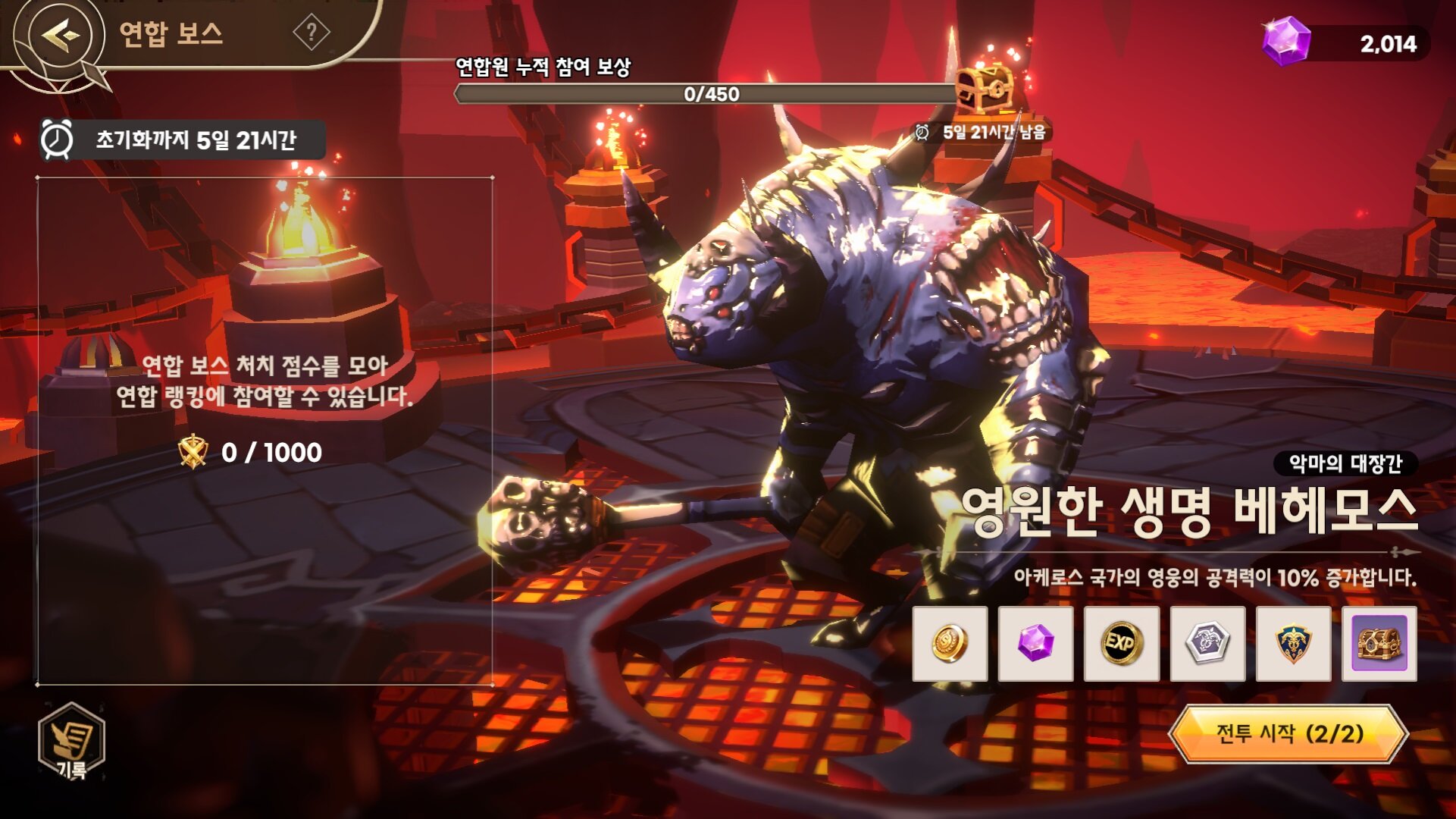Image resolution: width=1456 pixels, height=819 pixels.
Task: Select the blue shield emblem reward
Action: (x=1293, y=644)
